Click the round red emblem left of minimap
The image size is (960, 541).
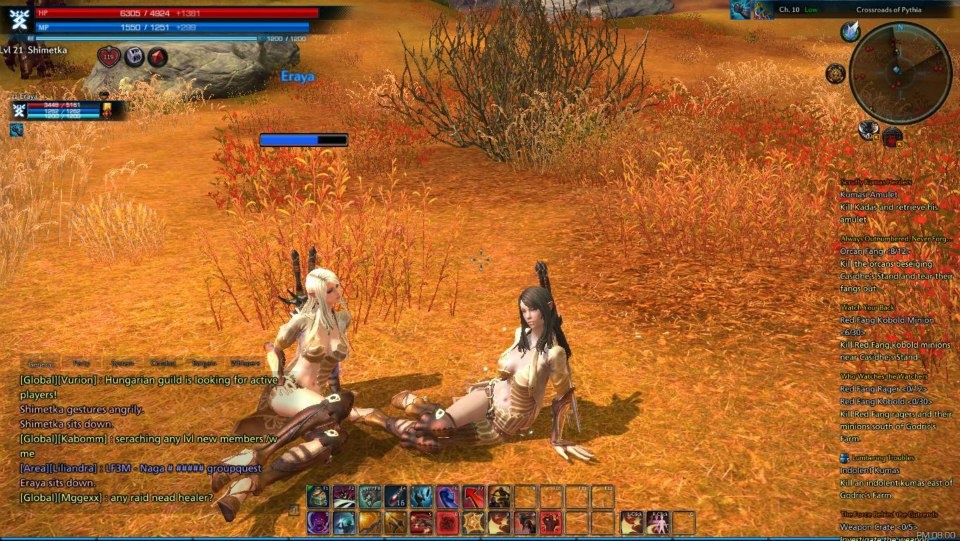point(835,73)
